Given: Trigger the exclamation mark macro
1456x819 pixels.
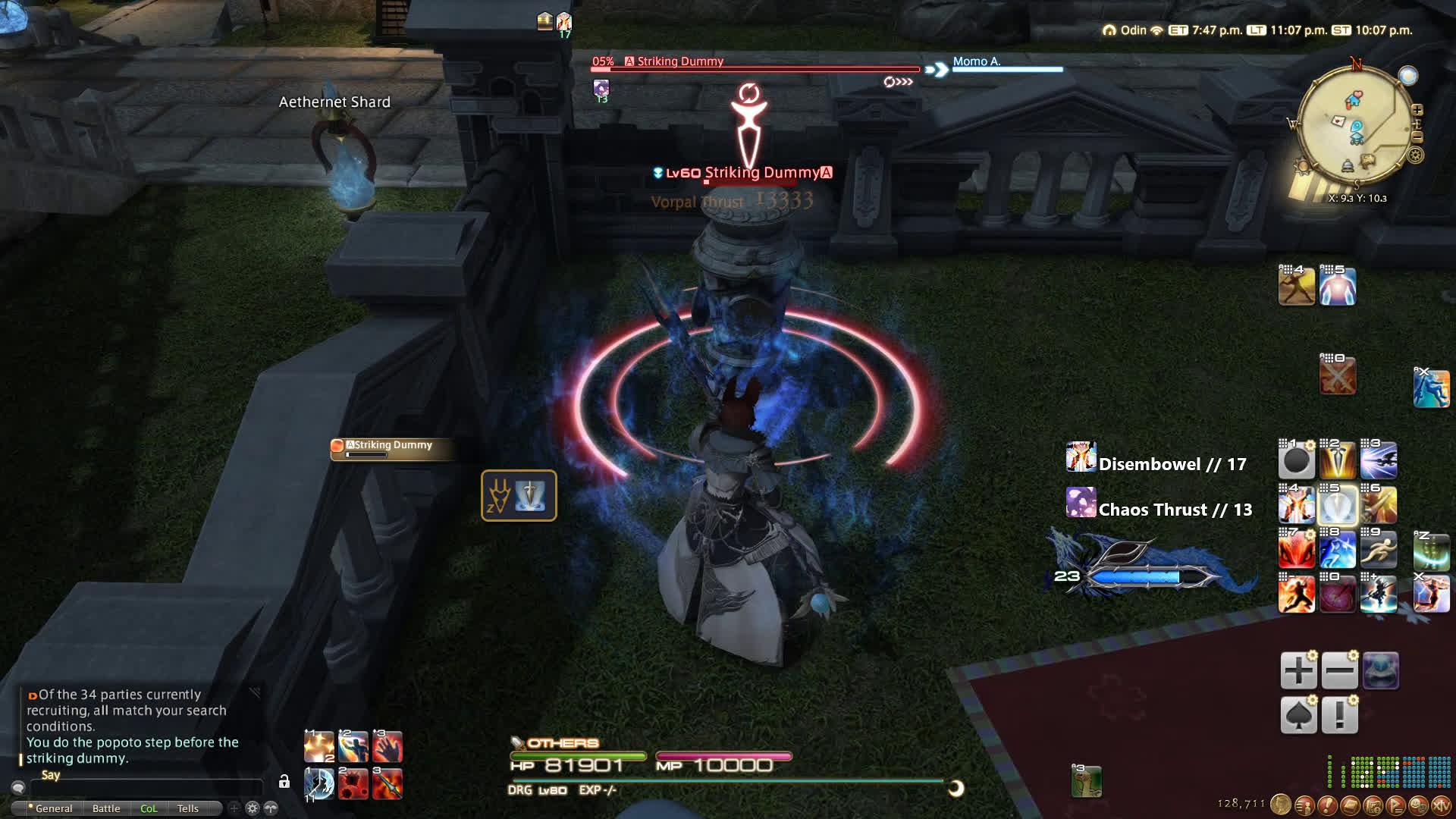Looking at the screenshot, I should coord(1339,715).
